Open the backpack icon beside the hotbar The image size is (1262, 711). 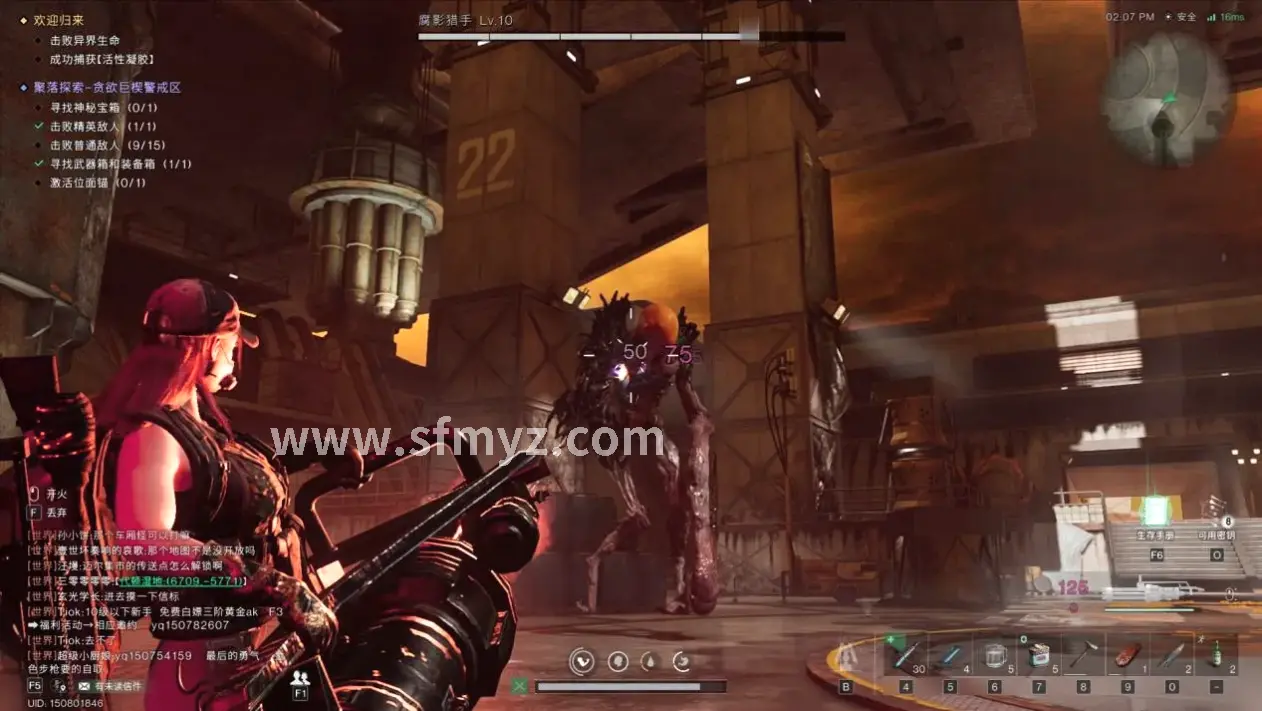coord(846,656)
